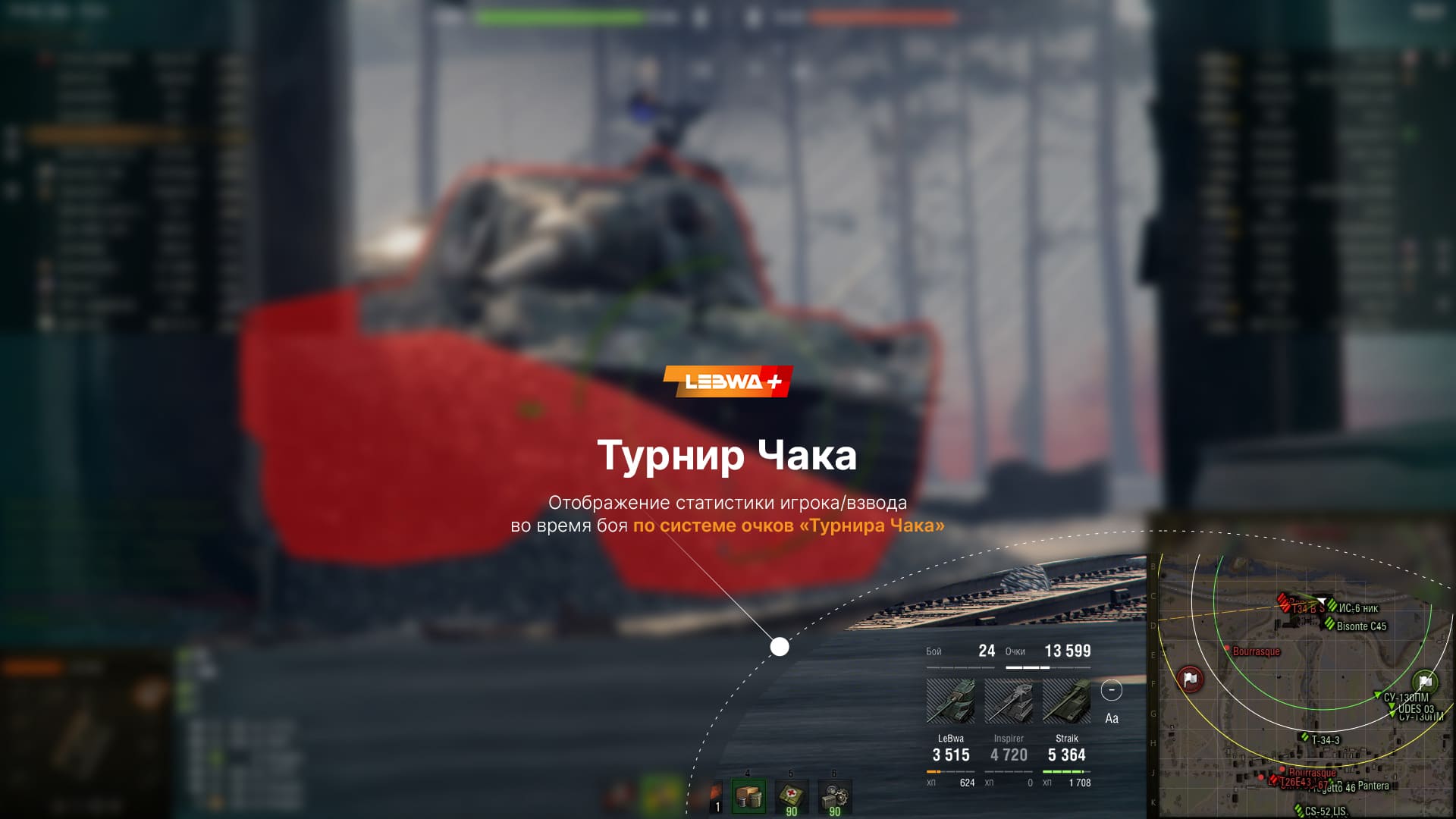Use the first aid kit consumable
The image size is (1456, 819).
click(x=791, y=797)
